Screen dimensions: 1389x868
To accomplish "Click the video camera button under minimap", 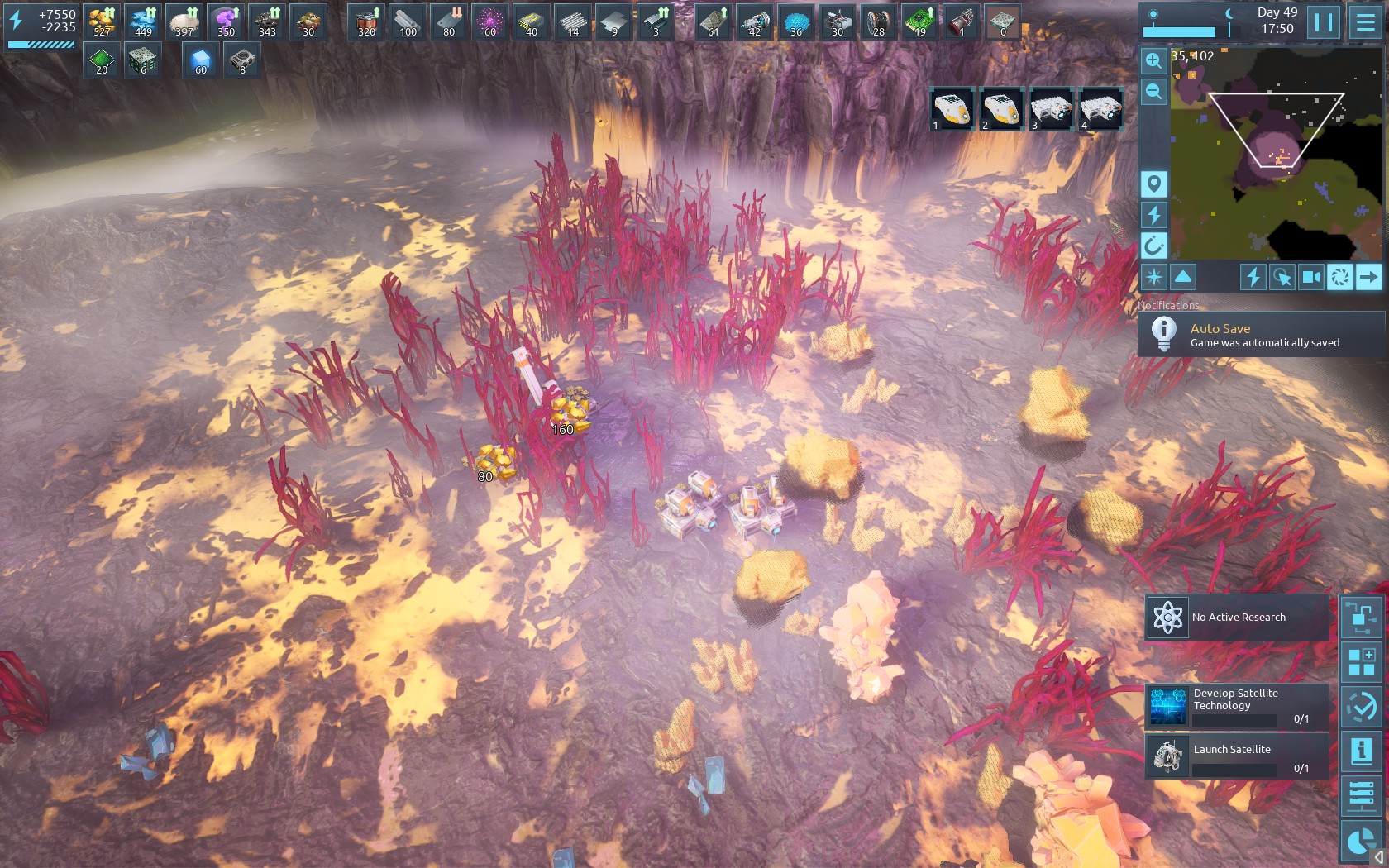I will [x=1311, y=277].
